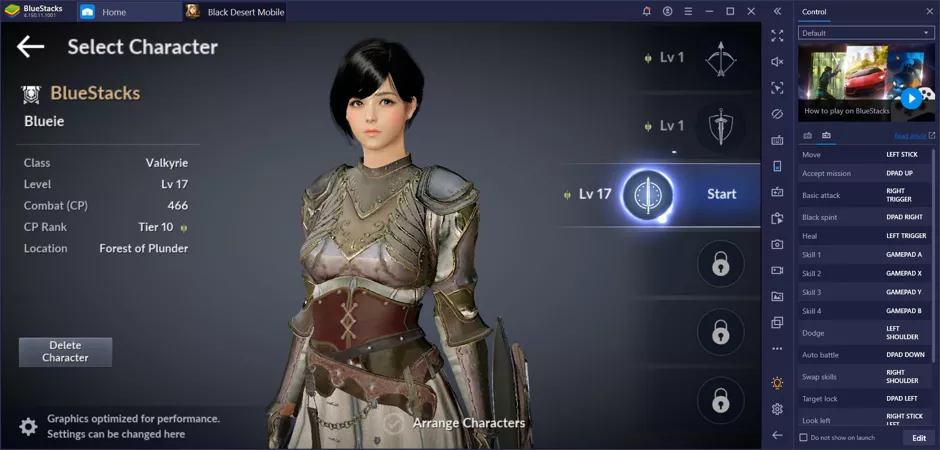Open the Read article link
This screenshot has height=450, width=940.
click(913, 136)
